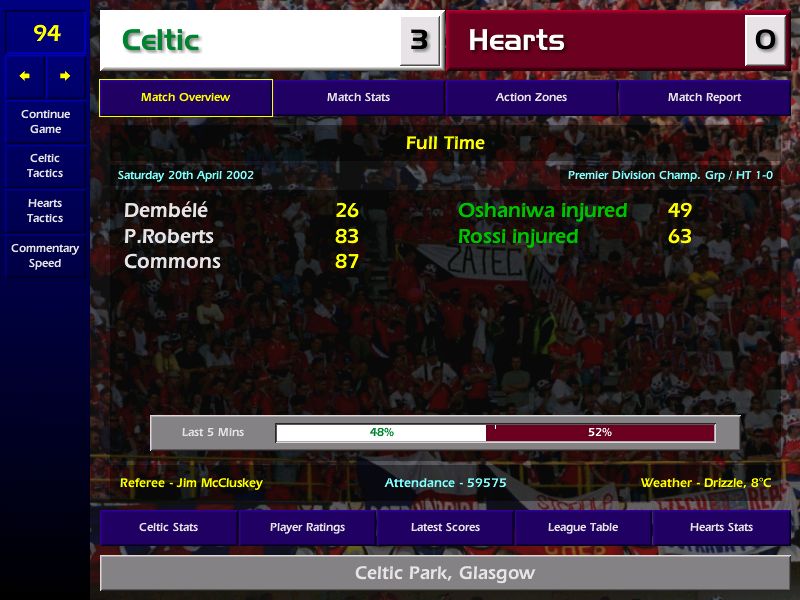This screenshot has height=600, width=800.
Task: Check the Latest Scores
Action: 445,527
